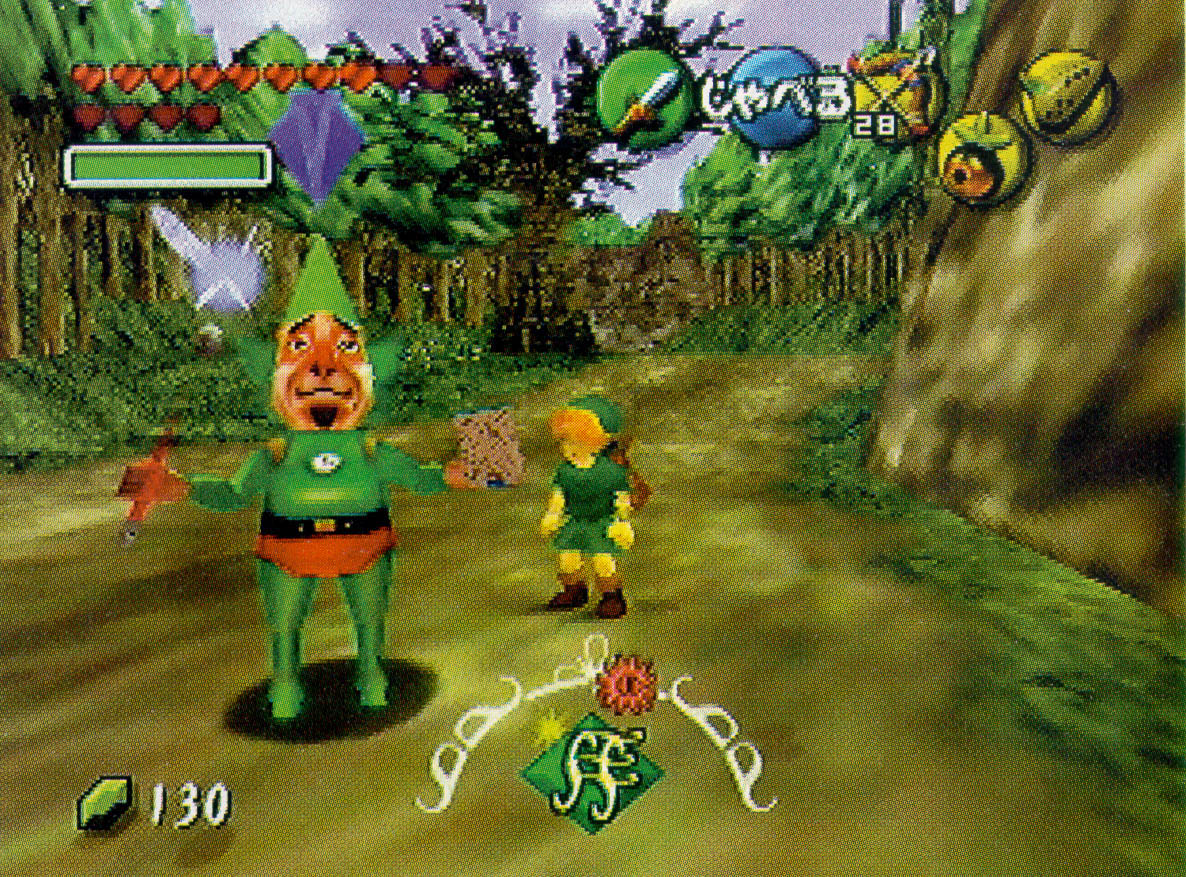This screenshot has width=1186, height=877.
Task: Select the sword icon in the green circle
Action: tap(644, 98)
